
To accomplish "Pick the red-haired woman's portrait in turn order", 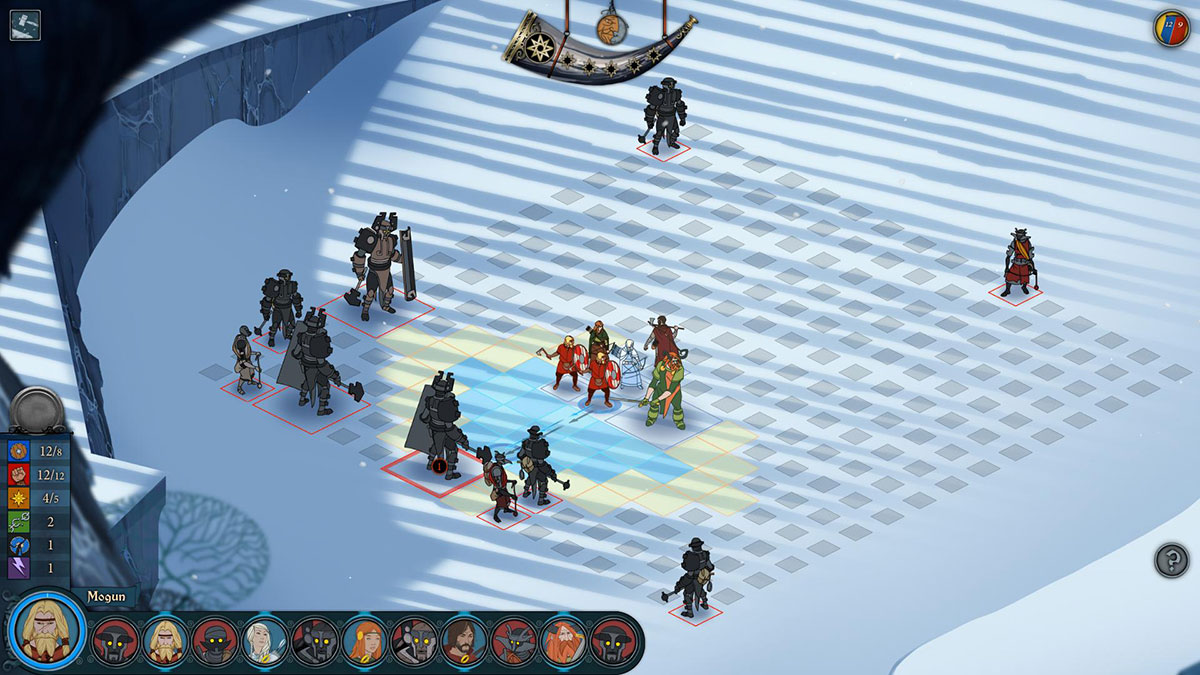I will pos(365,641).
